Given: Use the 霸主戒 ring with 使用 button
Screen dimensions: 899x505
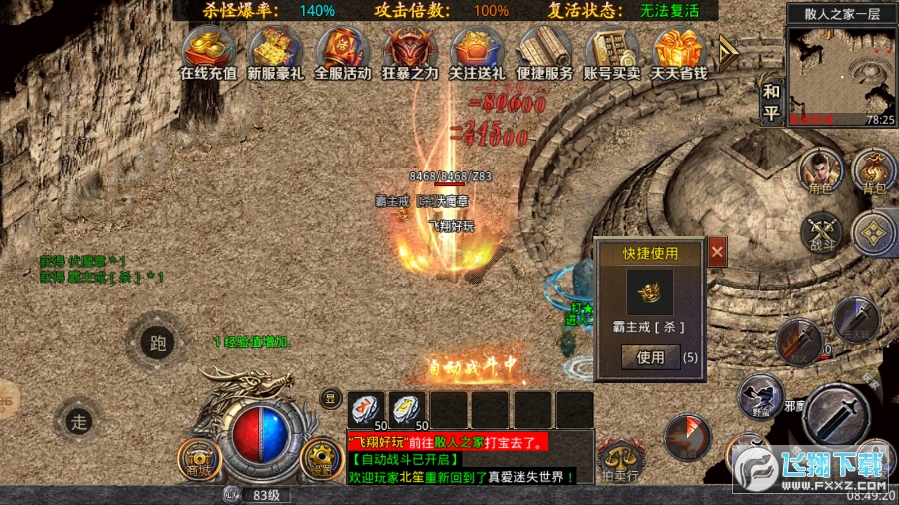Looking at the screenshot, I should 650,356.
